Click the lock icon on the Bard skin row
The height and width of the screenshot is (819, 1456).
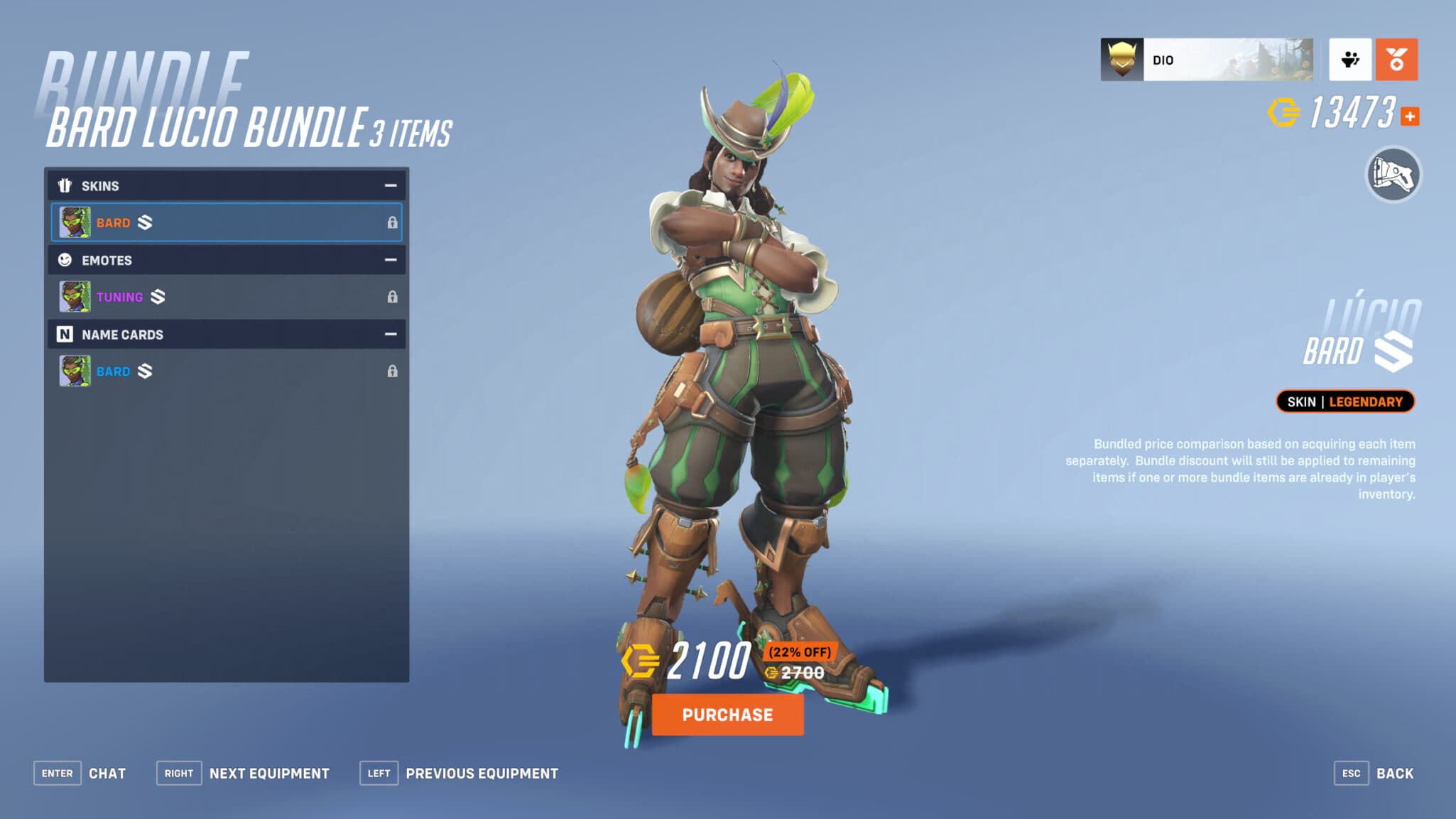(394, 222)
